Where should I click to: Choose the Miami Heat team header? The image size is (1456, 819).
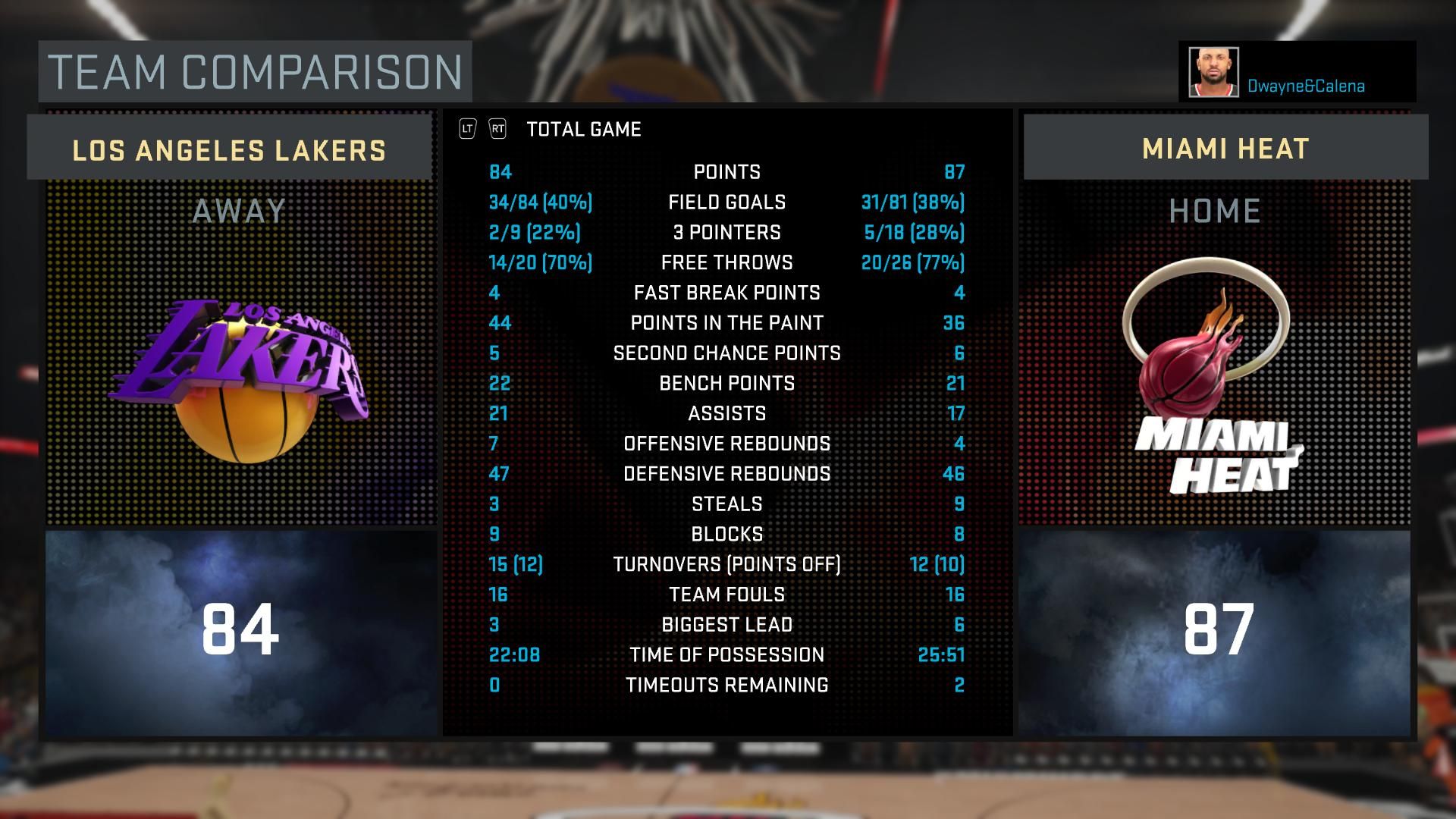(x=1225, y=148)
